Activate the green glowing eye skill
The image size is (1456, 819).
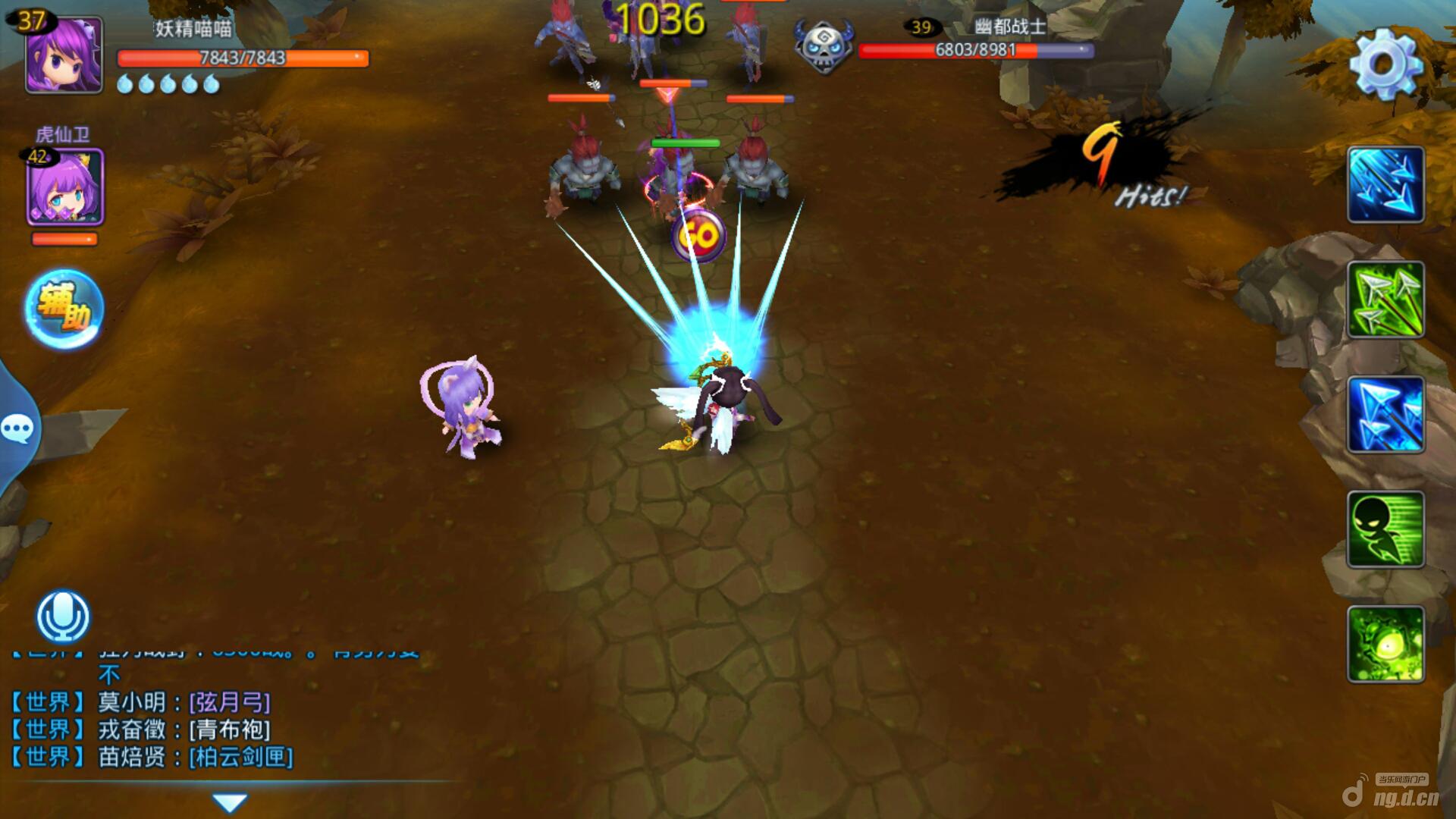point(1385,645)
